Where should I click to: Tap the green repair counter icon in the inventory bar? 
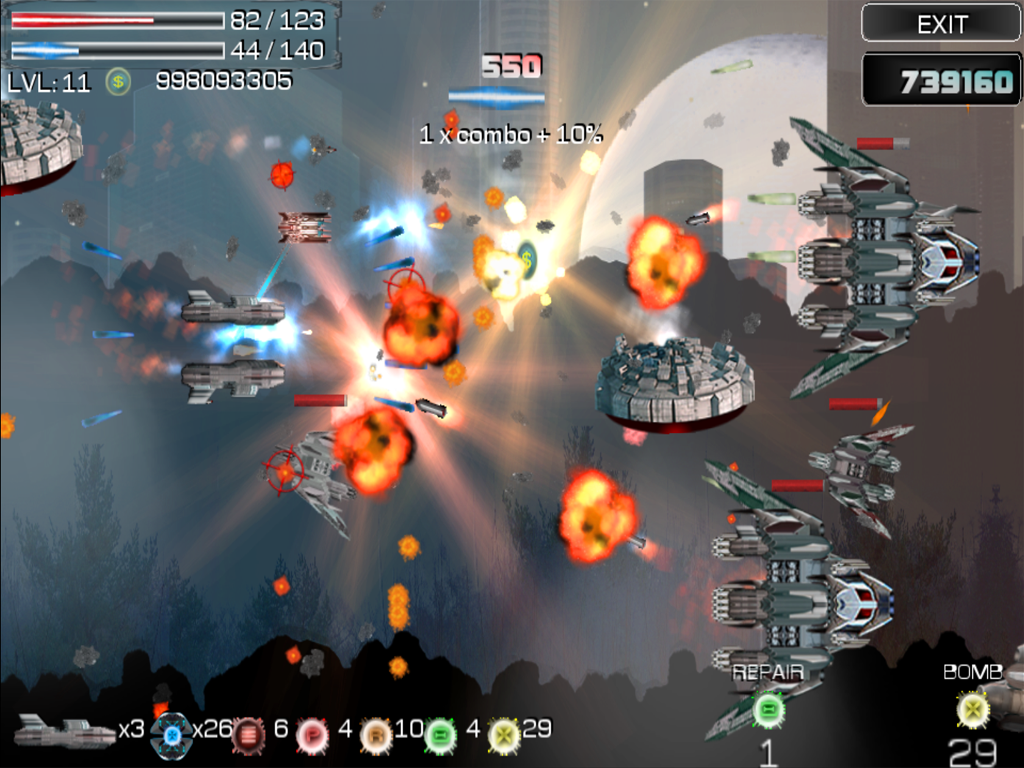pos(440,735)
